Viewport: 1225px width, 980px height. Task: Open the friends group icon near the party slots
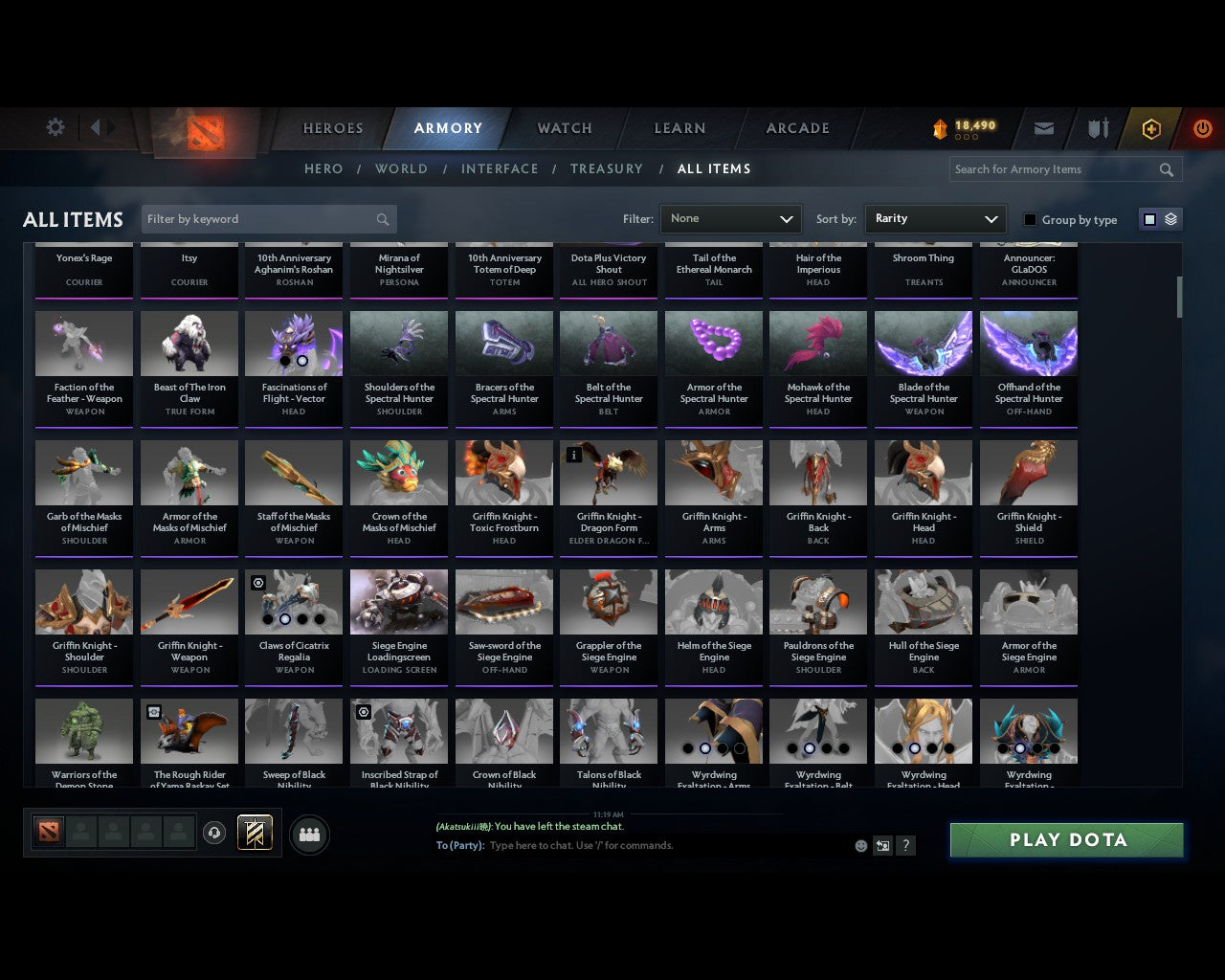point(309,834)
